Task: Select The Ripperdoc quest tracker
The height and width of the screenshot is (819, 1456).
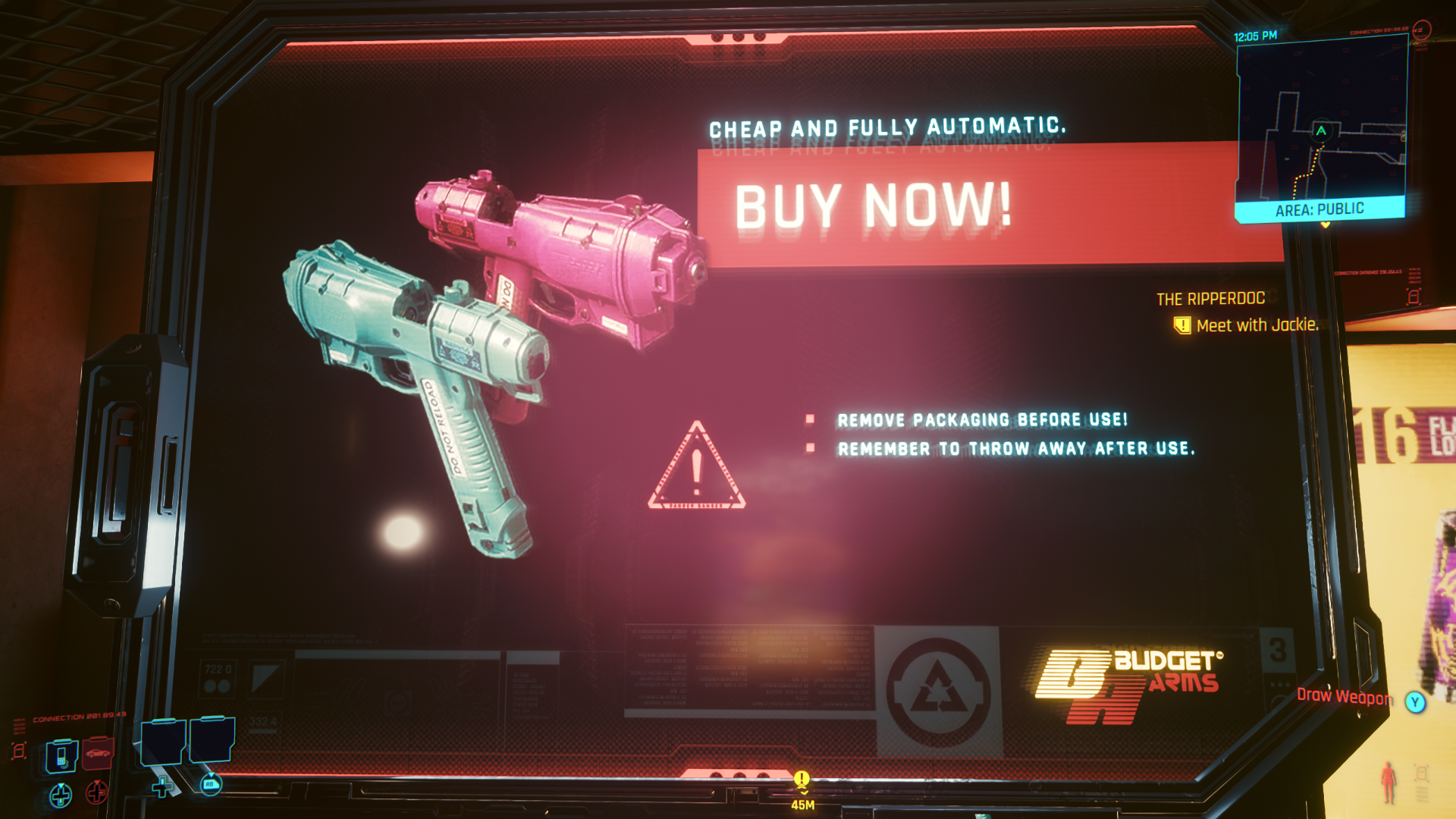Action: click(x=1210, y=299)
